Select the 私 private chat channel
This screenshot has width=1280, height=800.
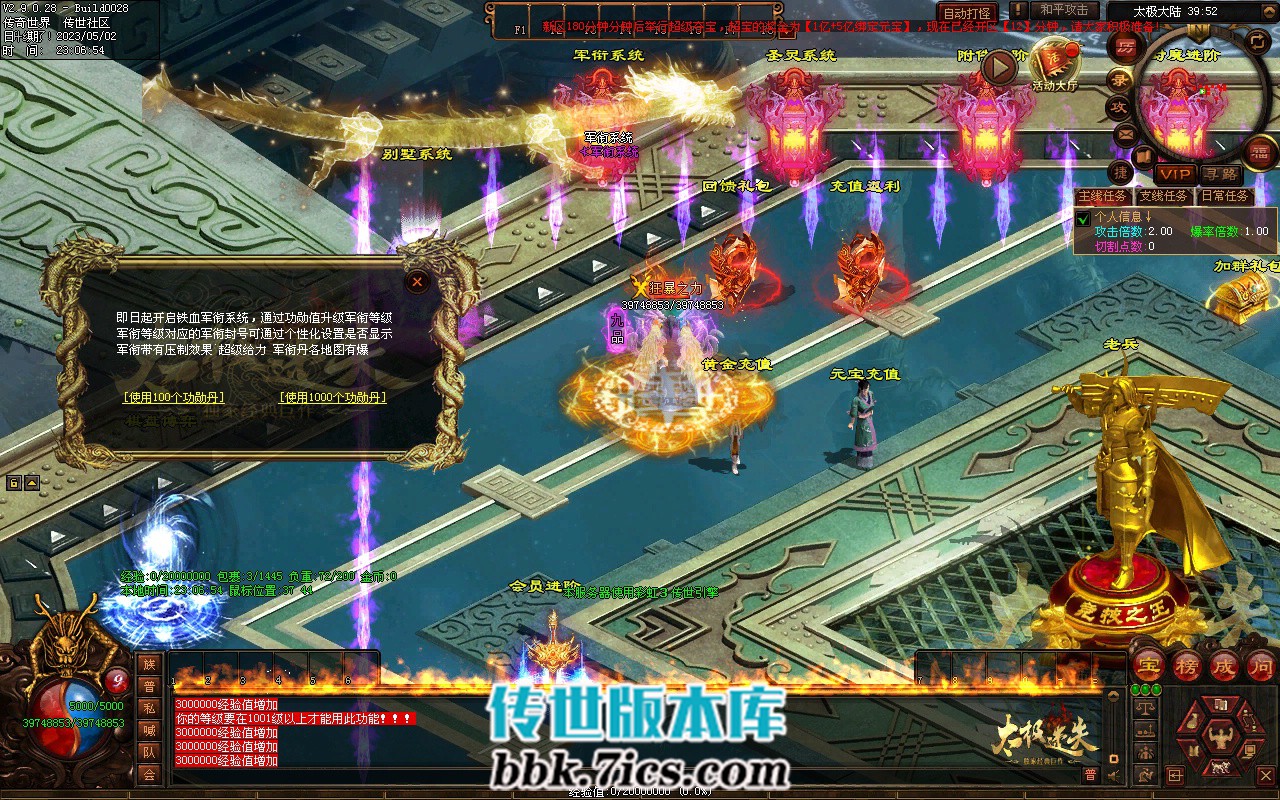(x=149, y=708)
